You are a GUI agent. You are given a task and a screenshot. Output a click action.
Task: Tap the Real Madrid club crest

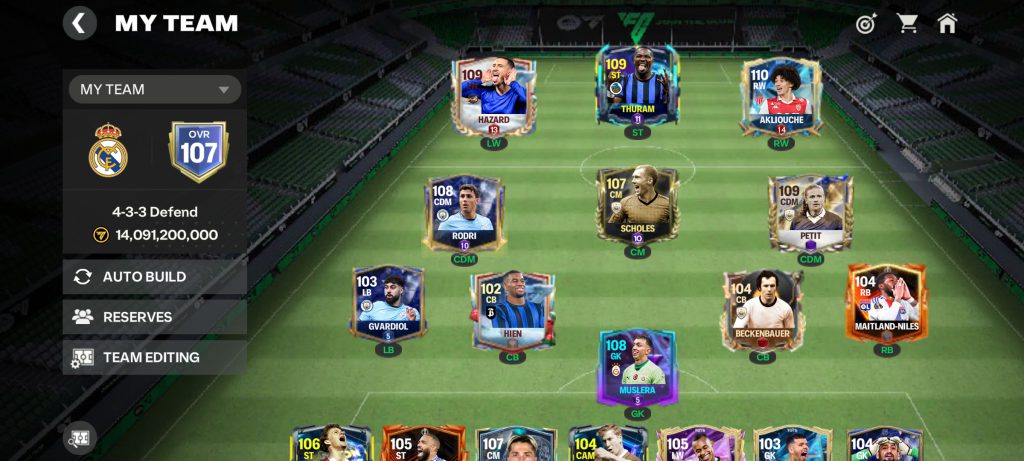(x=108, y=151)
